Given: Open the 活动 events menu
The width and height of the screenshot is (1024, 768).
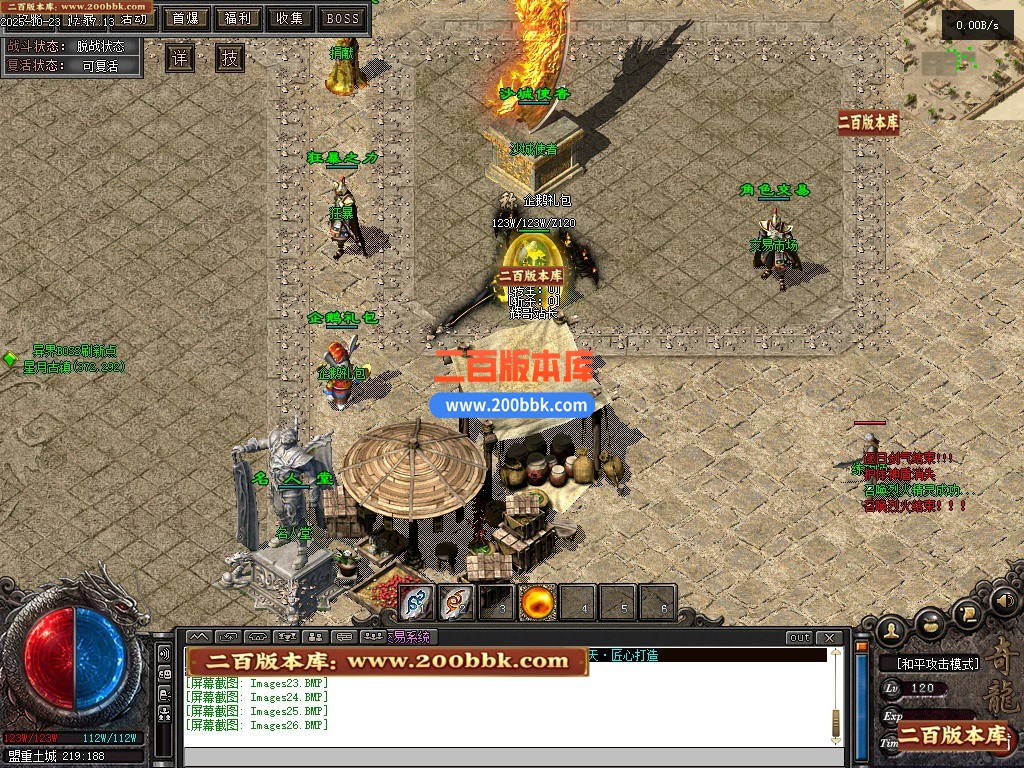Looking at the screenshot, I should (132, 19).
